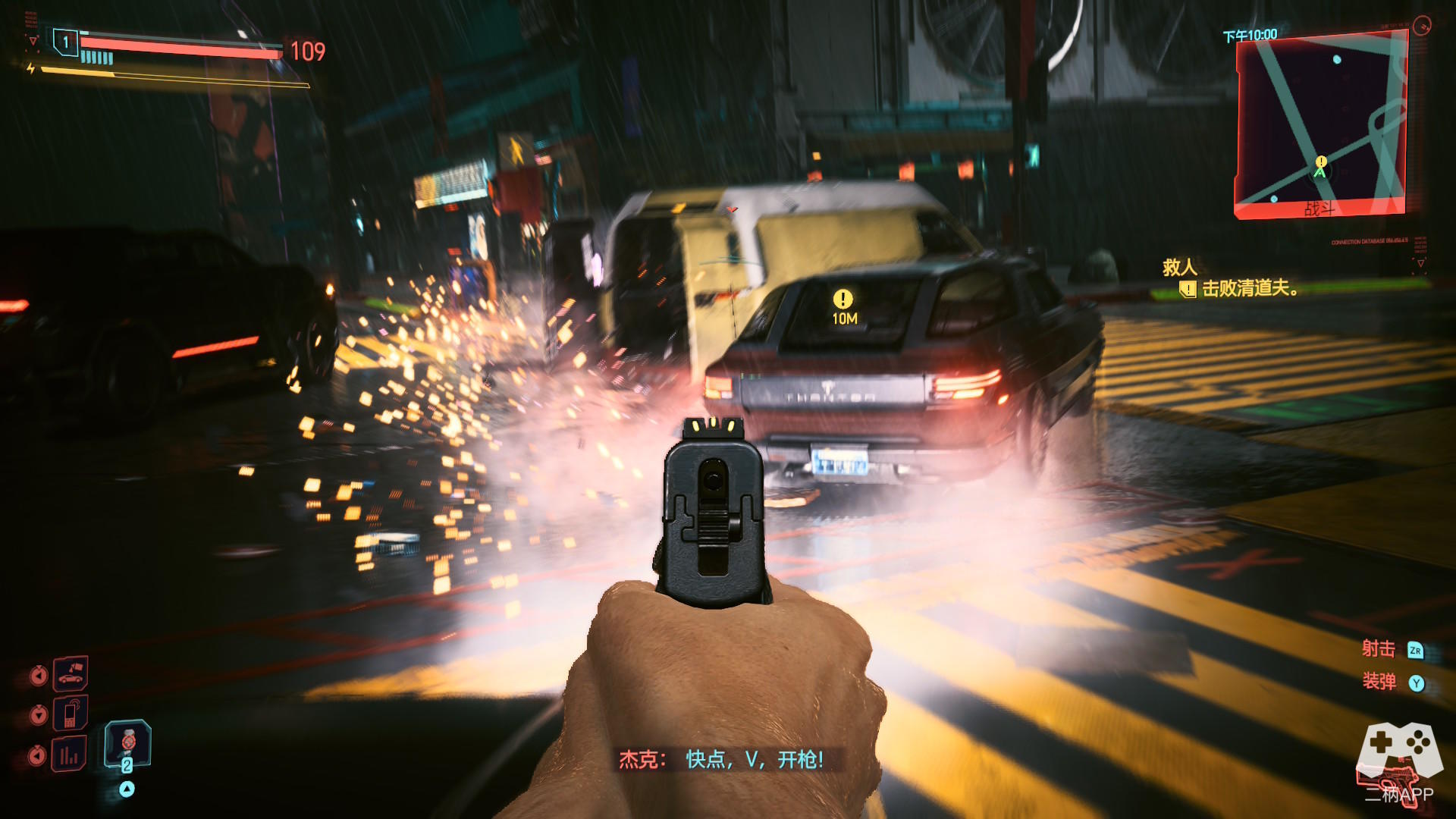Open the phone quick-slot icon
The width and height of the screenshot is (1456, 819).
(70, 714)
